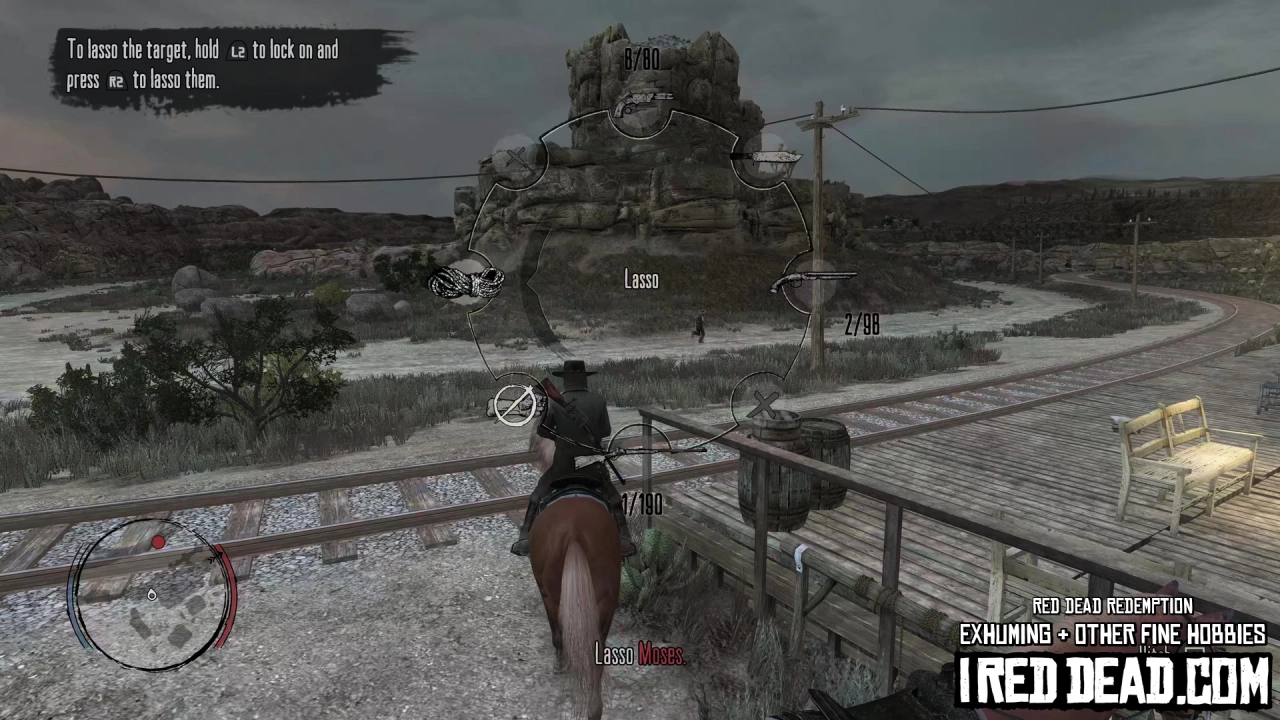Click the R2 button prompt in the tutorial text

click(x=115, y=82)
